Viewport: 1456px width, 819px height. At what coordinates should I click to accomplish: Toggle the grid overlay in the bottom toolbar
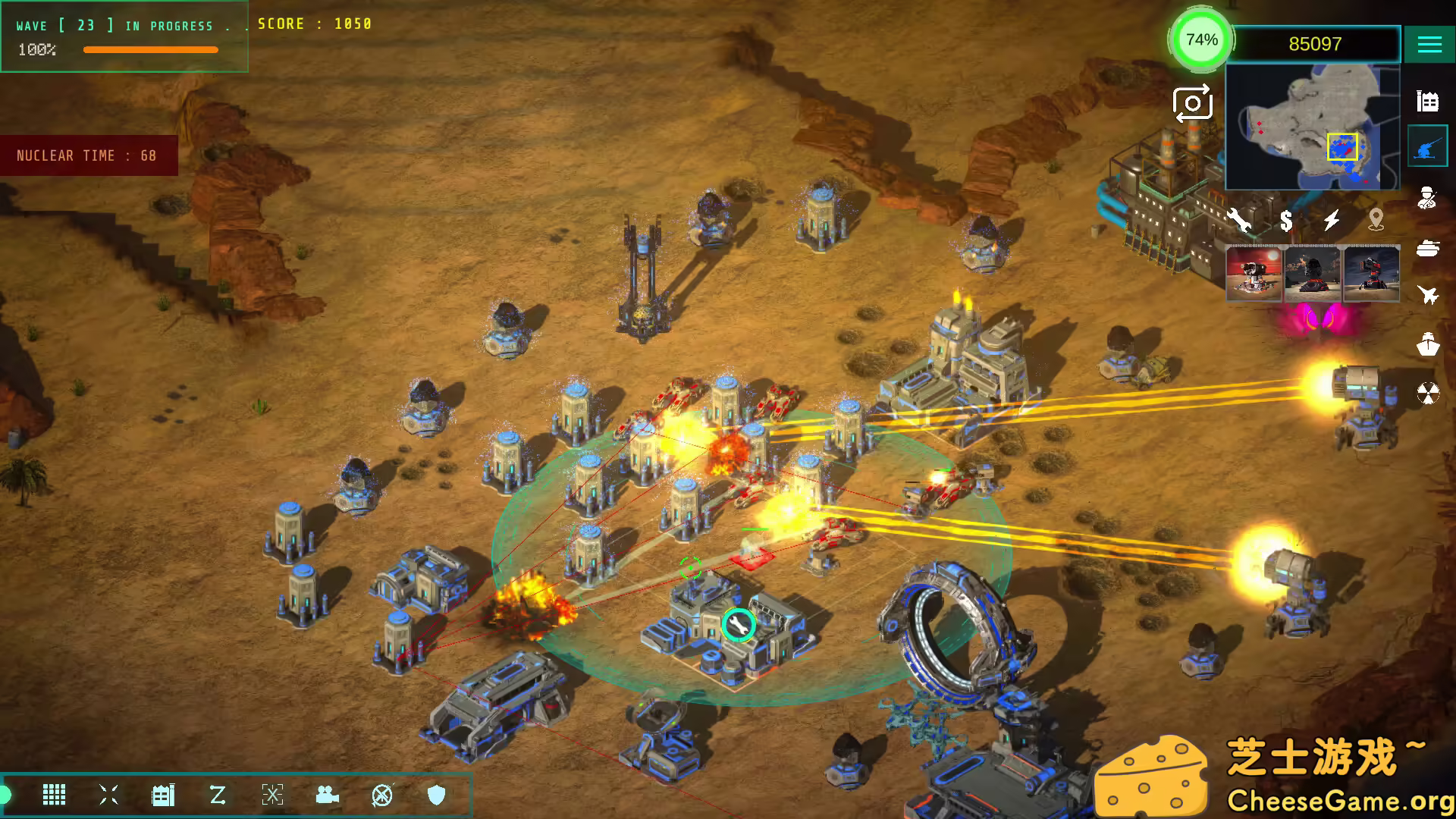(x=53, y=795)
